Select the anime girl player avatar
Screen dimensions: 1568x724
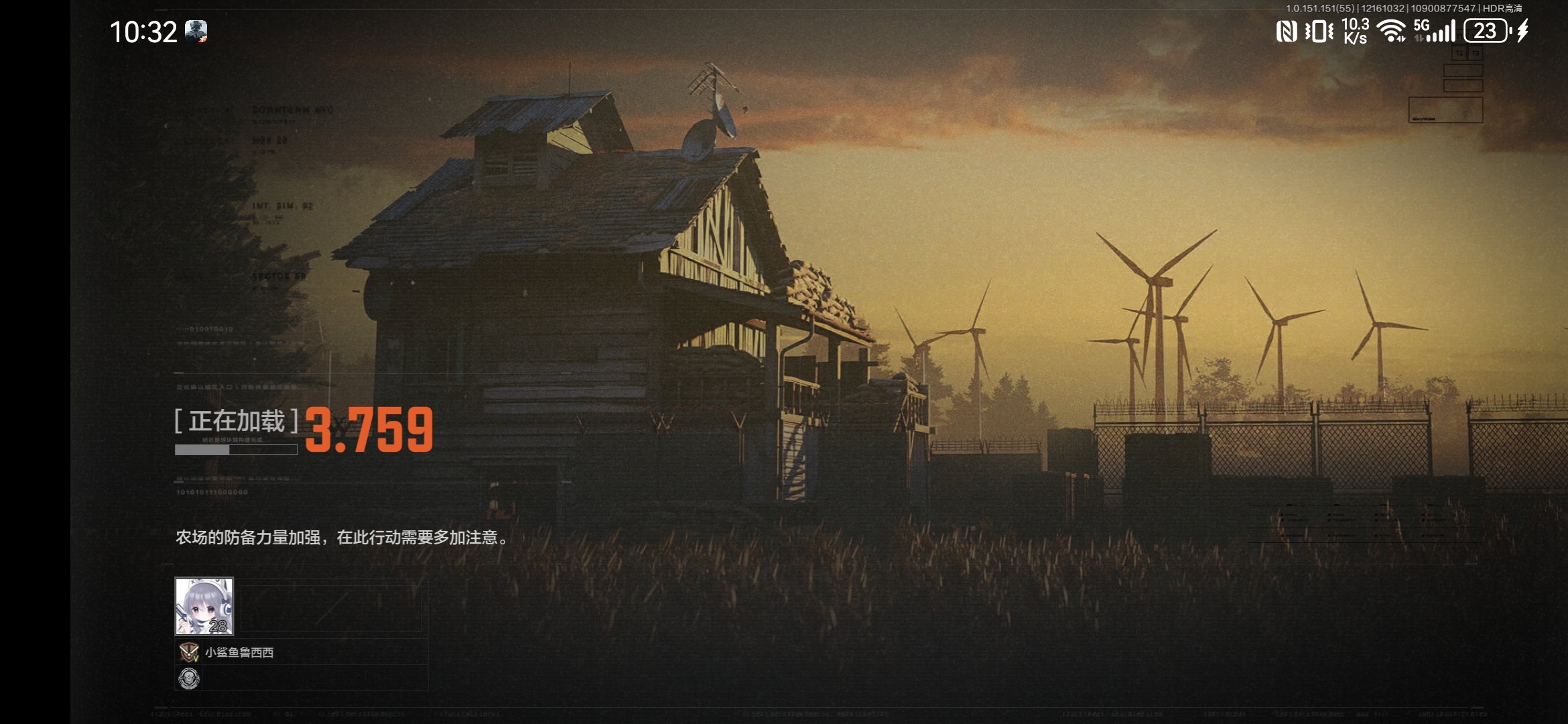pos(204,606)
